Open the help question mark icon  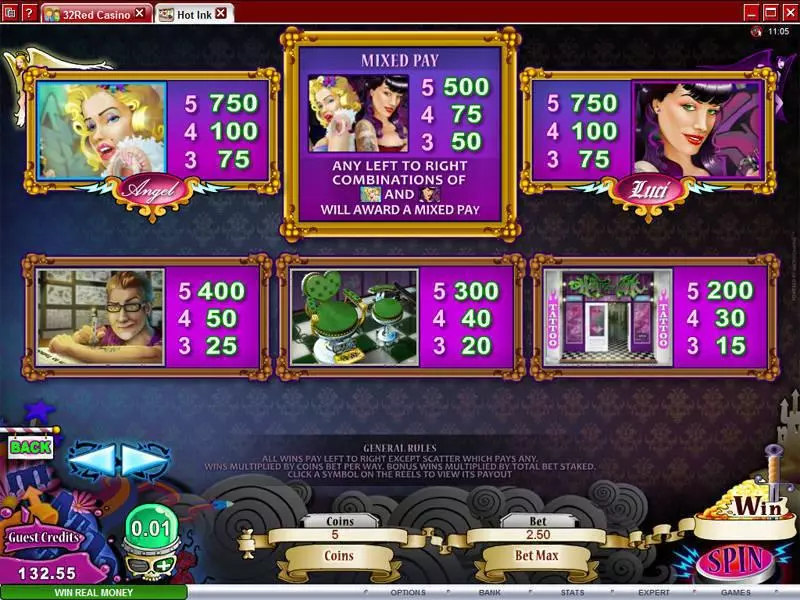click(27, 13)
